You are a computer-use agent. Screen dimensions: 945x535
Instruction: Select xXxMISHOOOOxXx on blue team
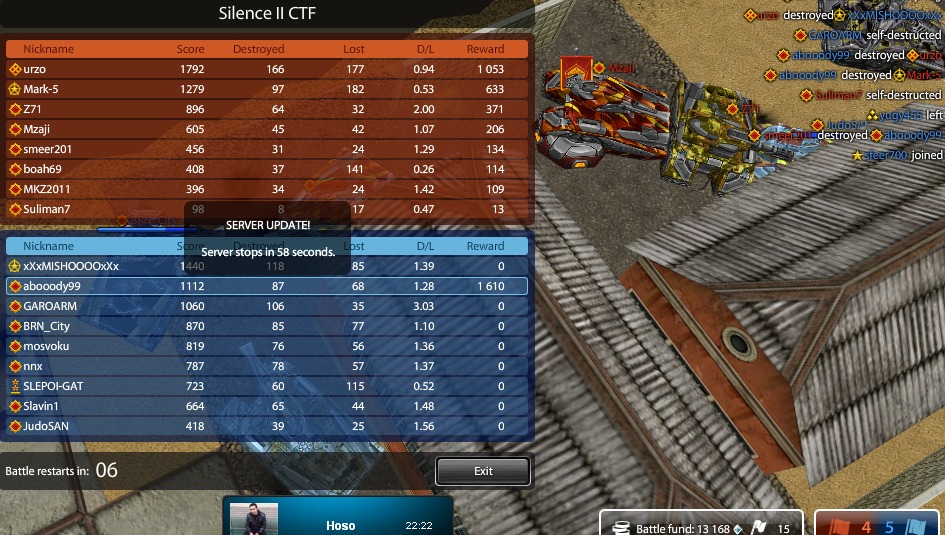click(x=267, y=266)
